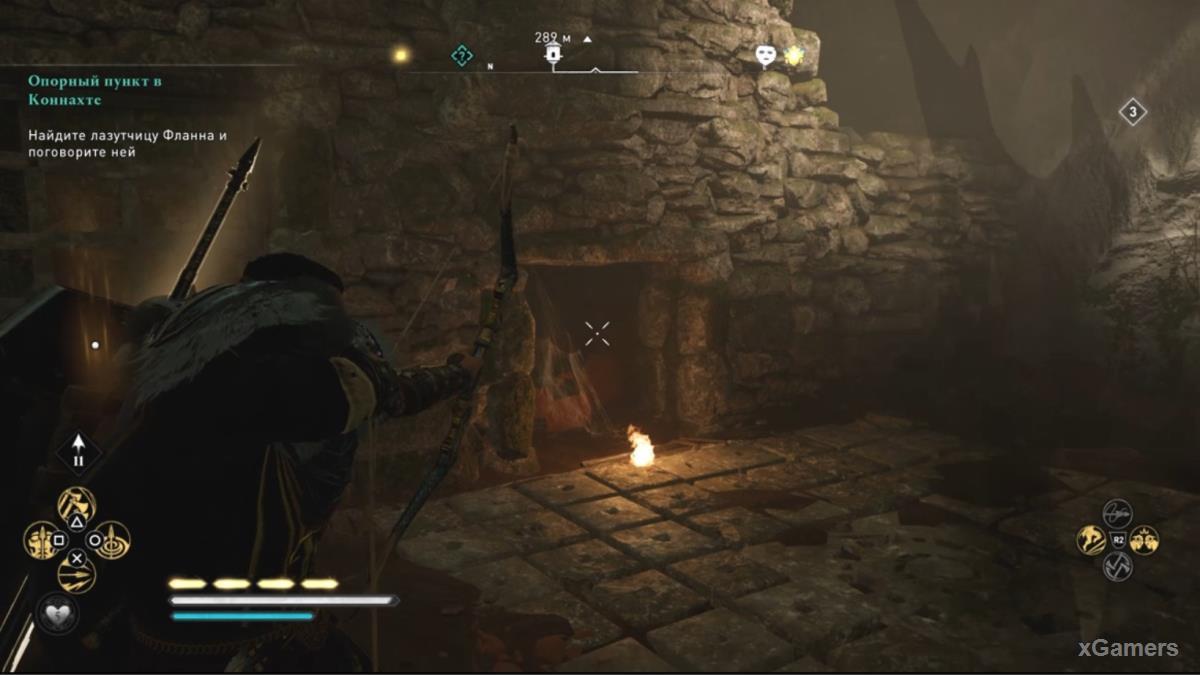Activate the golden leaping-figure melee ability
This screenshot has width=1200, height=675.
click(1091, 540)
